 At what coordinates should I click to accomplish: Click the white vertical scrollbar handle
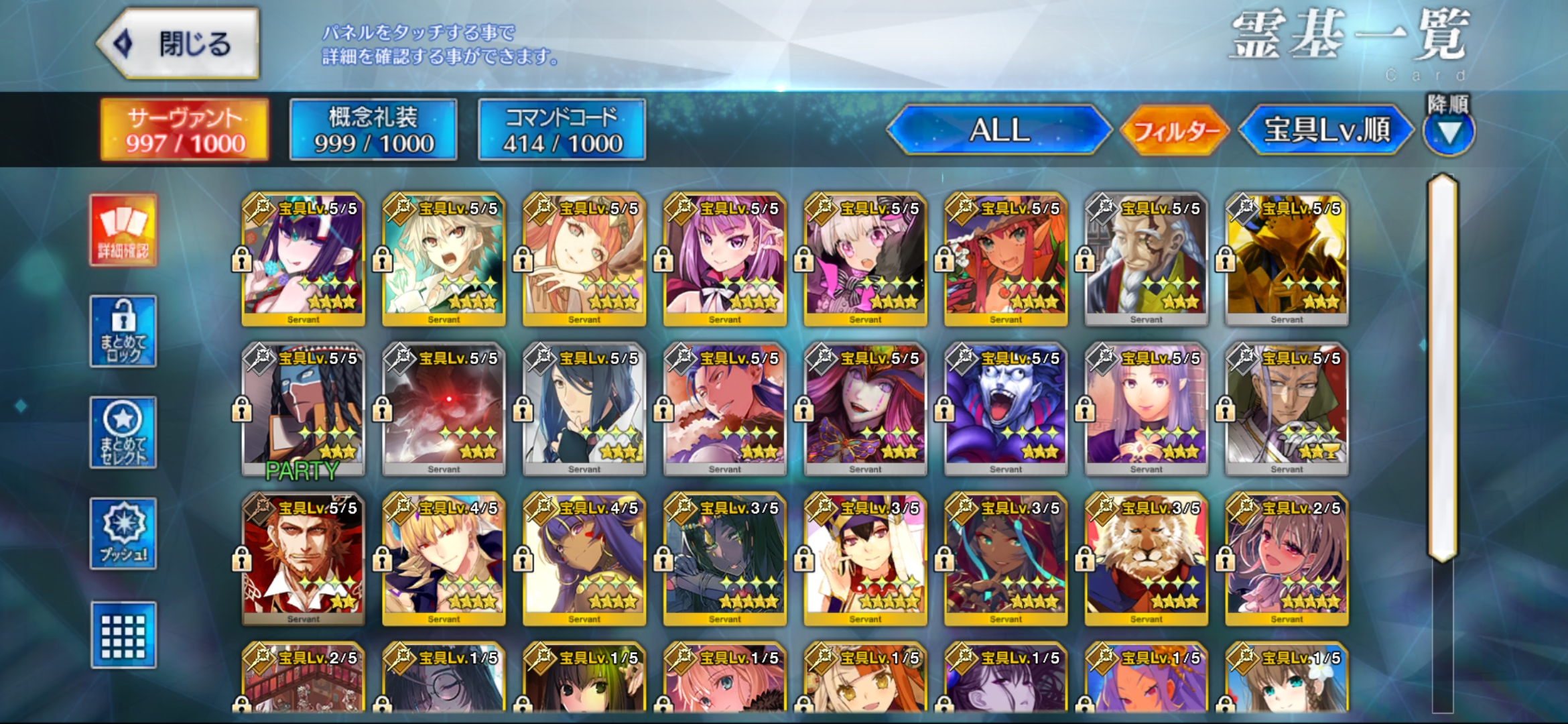(1443, 367)
